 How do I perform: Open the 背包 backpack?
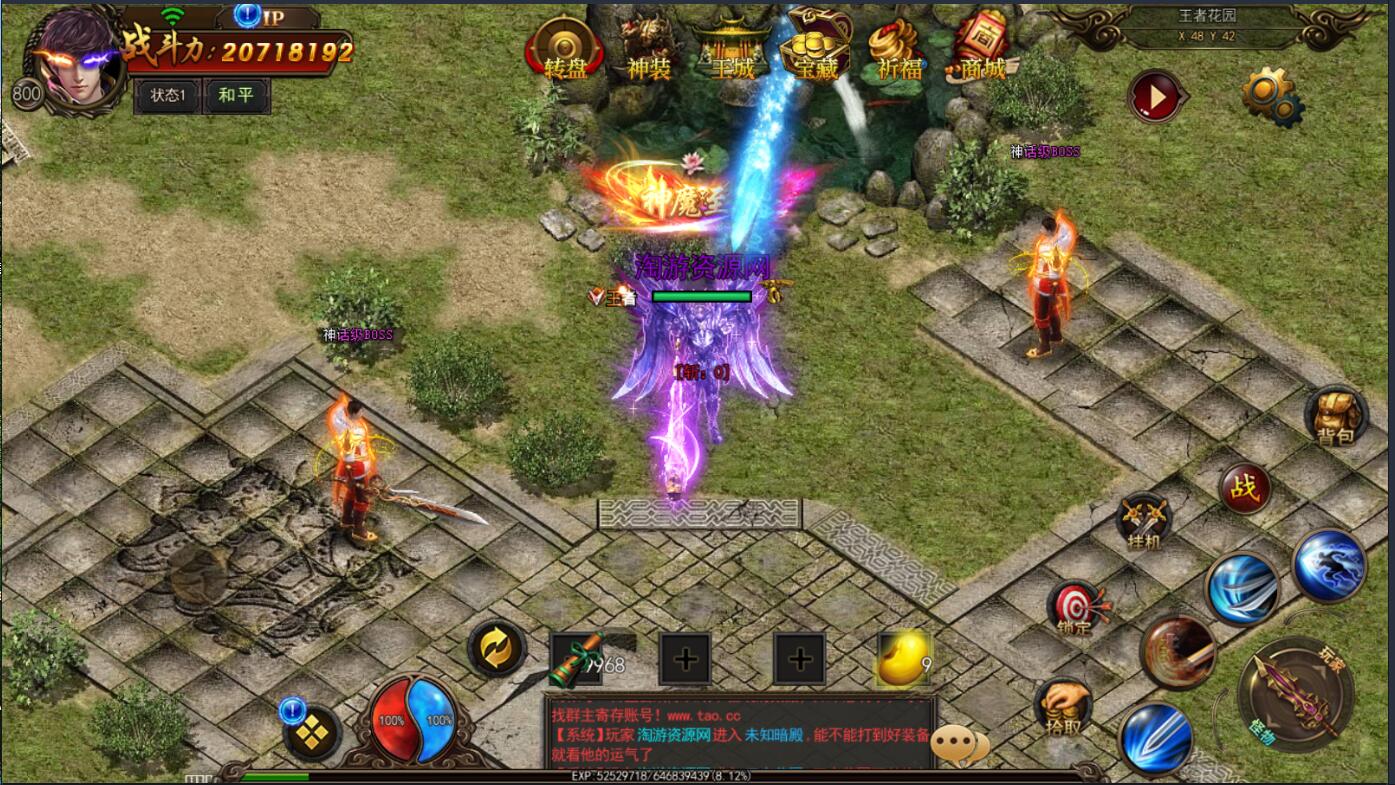tap(1335, 415)
